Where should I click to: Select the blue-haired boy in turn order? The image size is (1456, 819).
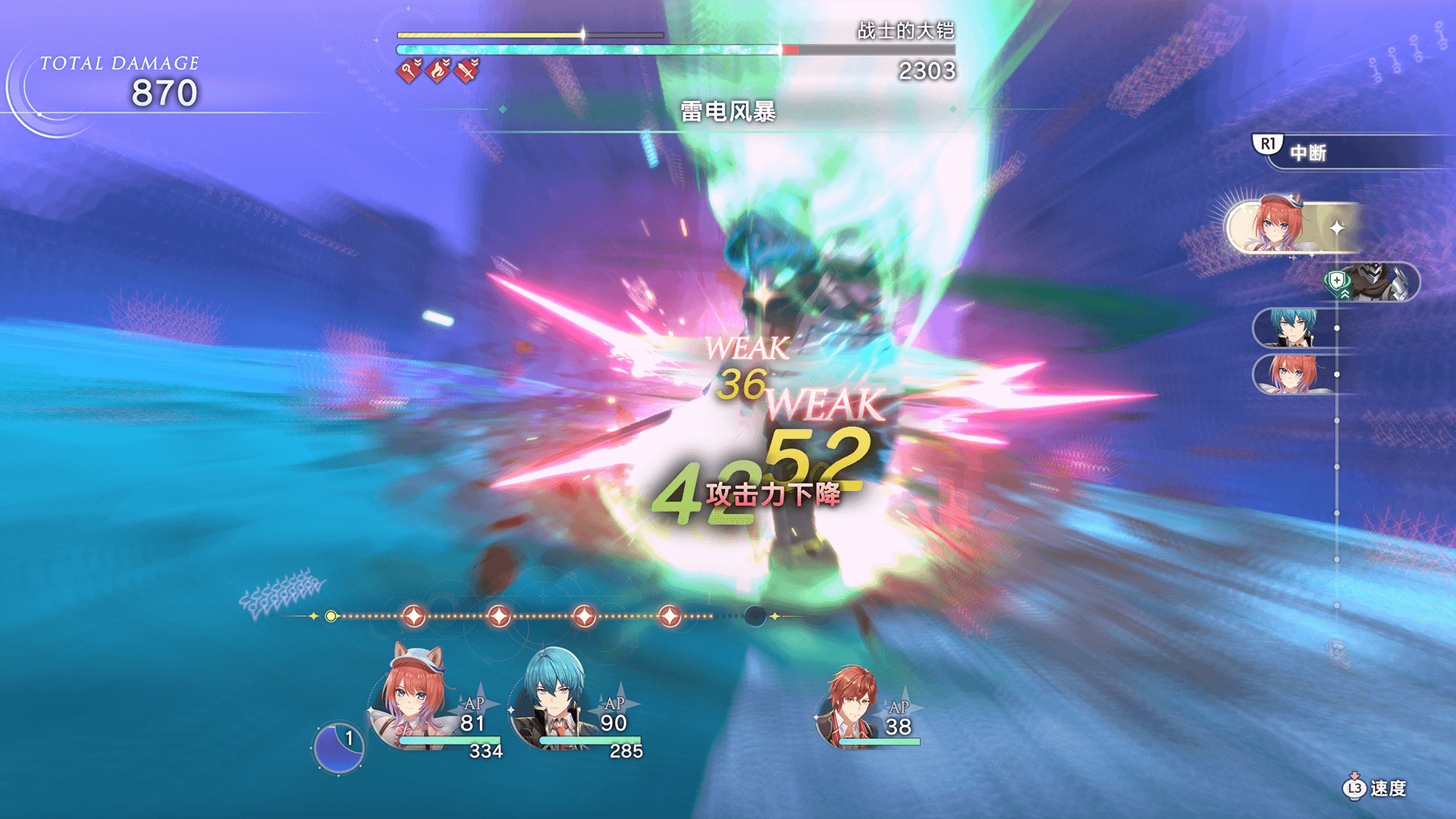[1292, 328]
